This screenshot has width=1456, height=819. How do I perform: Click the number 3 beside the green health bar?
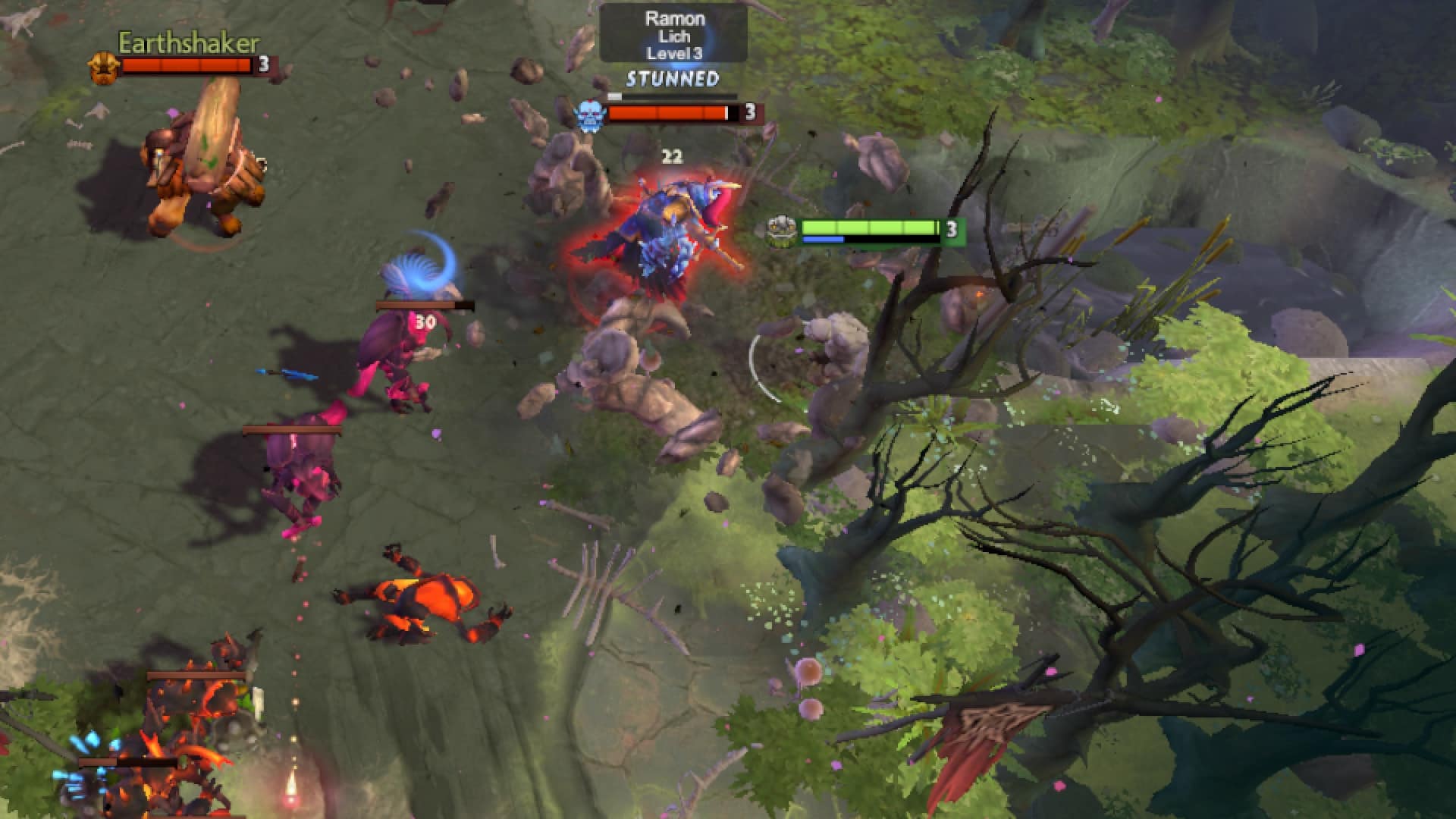pyautogui.click(x=950, y=227)
